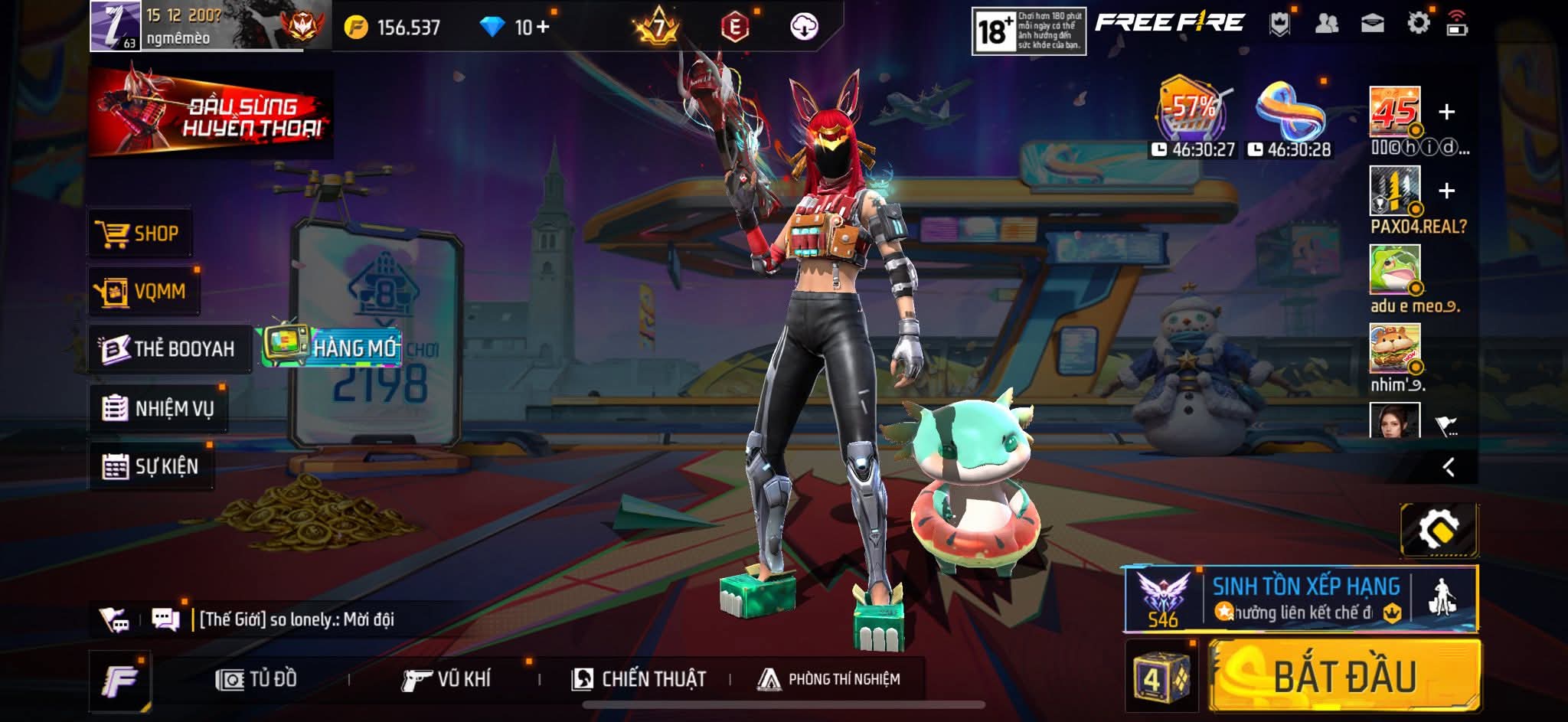
Task: Open PHÒNG THÍ NGHIỆM lab tab
Action: click(829, 679)
